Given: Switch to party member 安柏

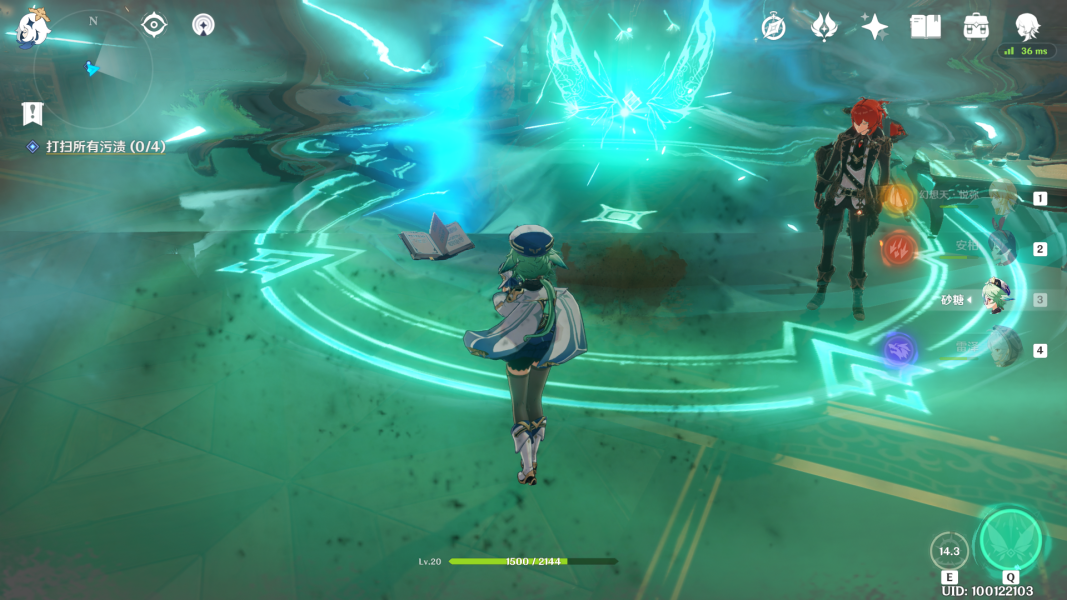Looking at the screenshot, I should pos(1001,247).
